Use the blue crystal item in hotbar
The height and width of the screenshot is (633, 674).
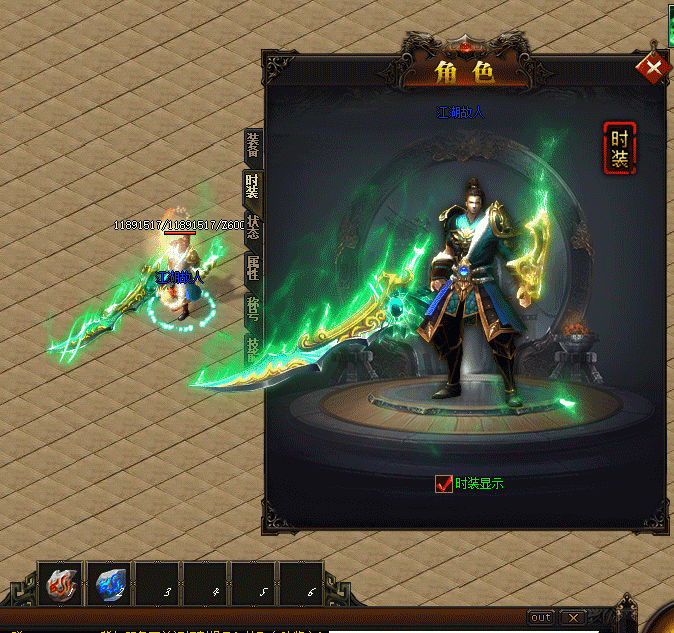click(109, 584)
